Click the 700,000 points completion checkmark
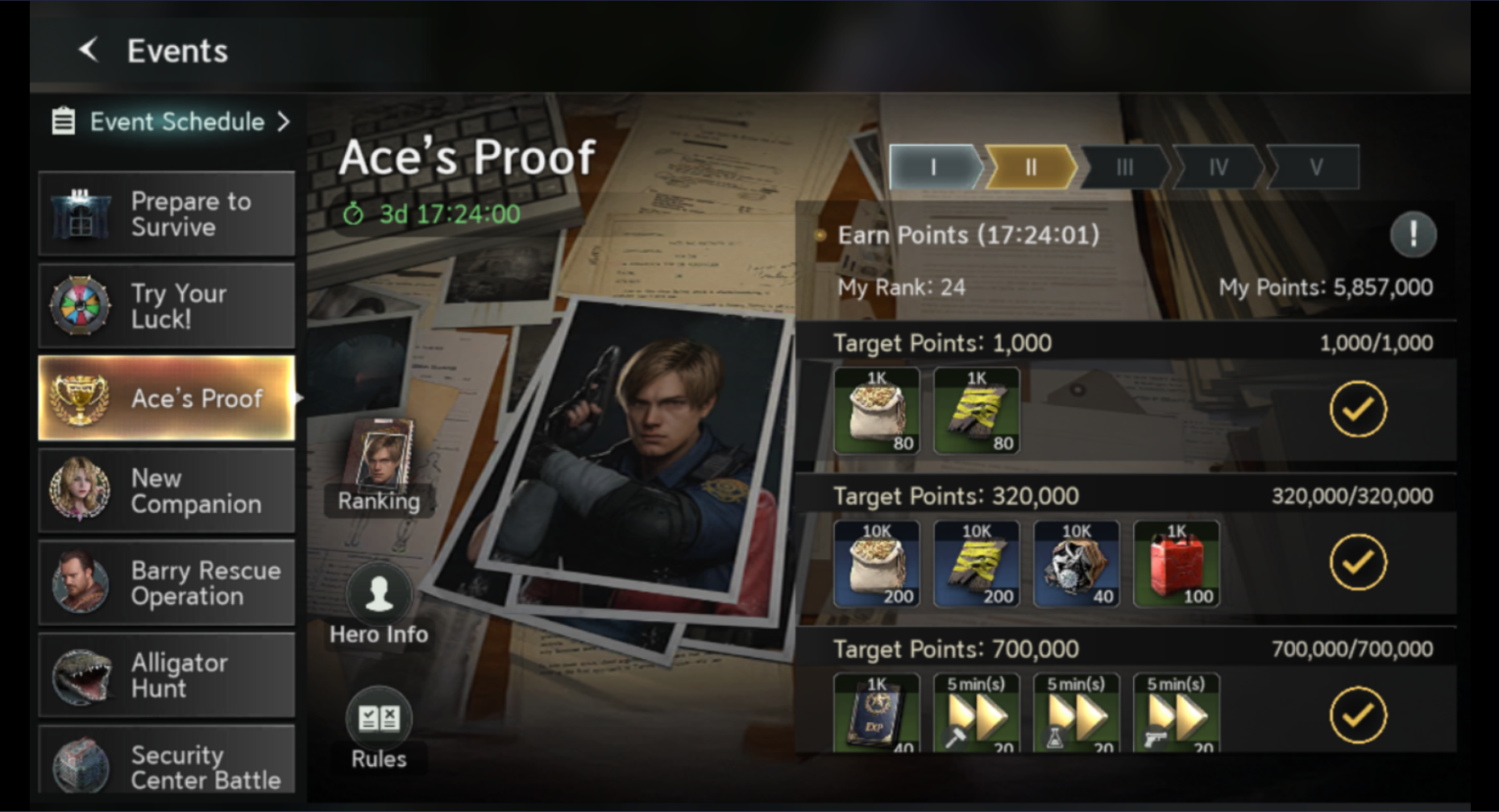Image resolution: width=1499 pixels, height=812 pixels. 1356,715
